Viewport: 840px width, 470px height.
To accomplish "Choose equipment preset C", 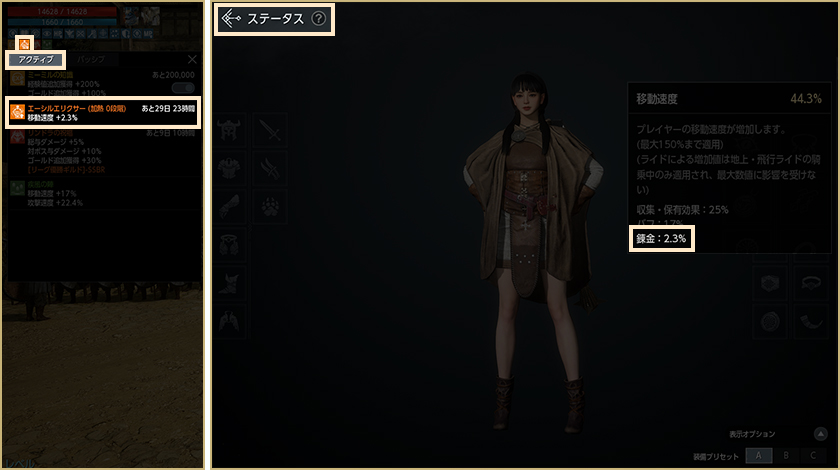I will [x=813, y=455].
